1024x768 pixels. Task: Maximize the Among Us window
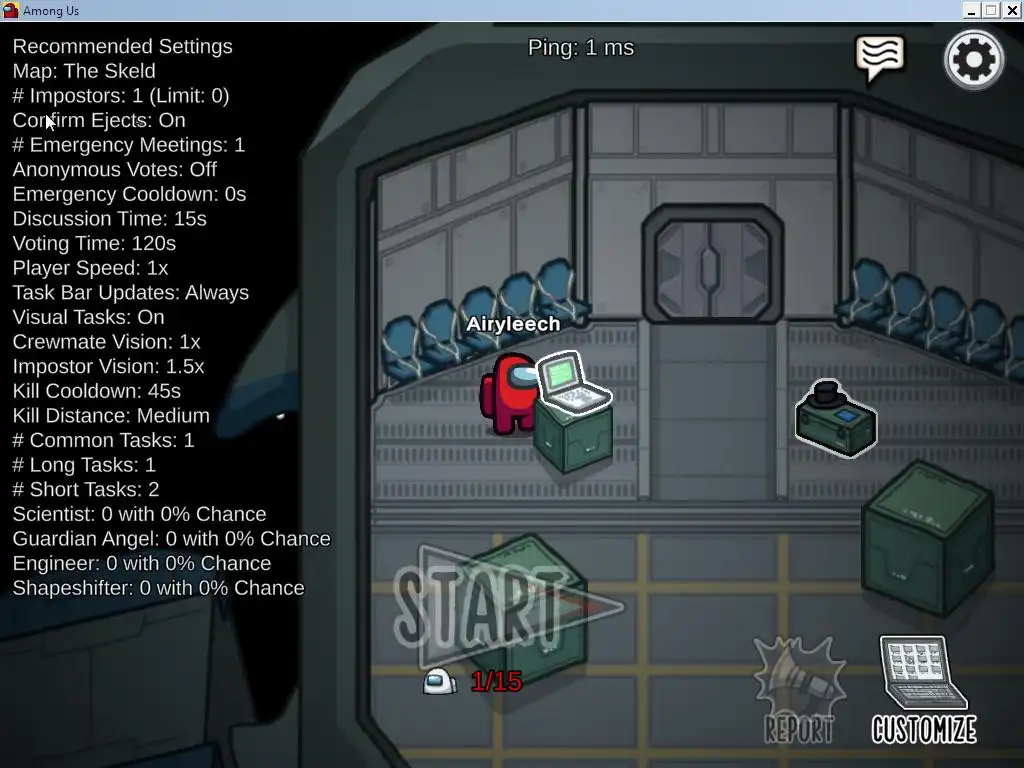coord(991,10)
